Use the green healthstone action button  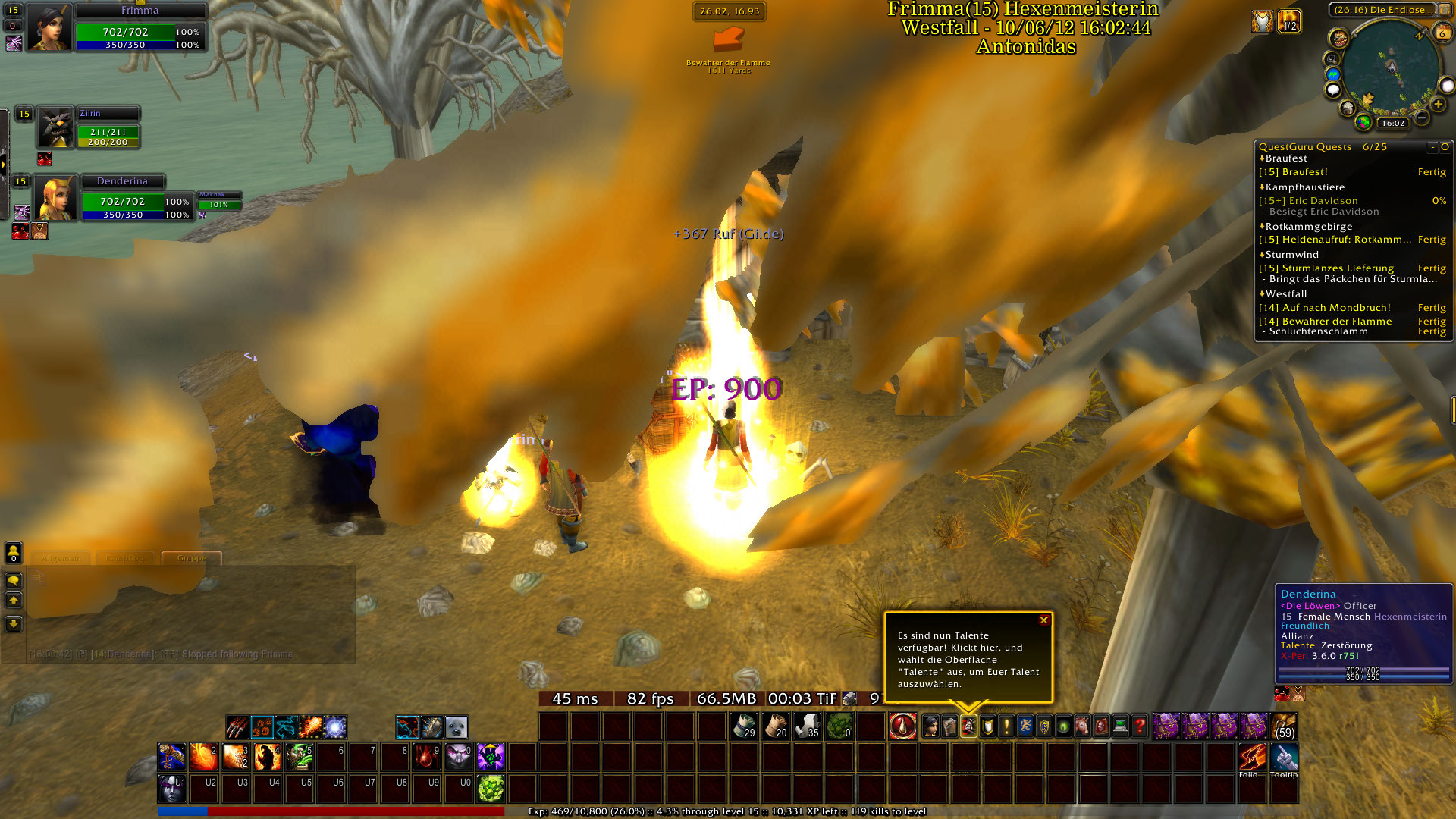[491, 789]
